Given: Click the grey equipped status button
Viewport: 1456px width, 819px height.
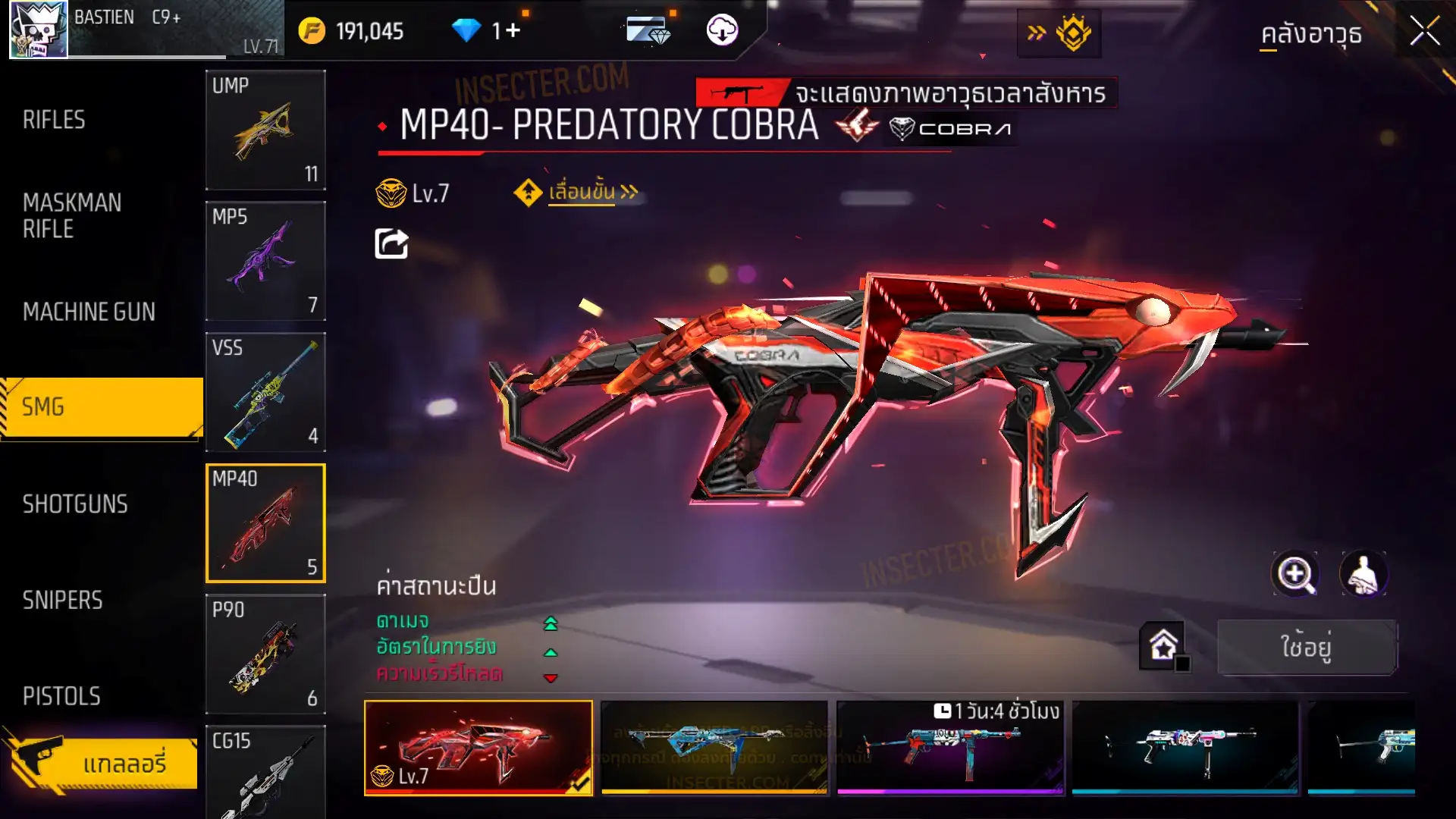Looking at the screenshot, I should pos(1307,647).
